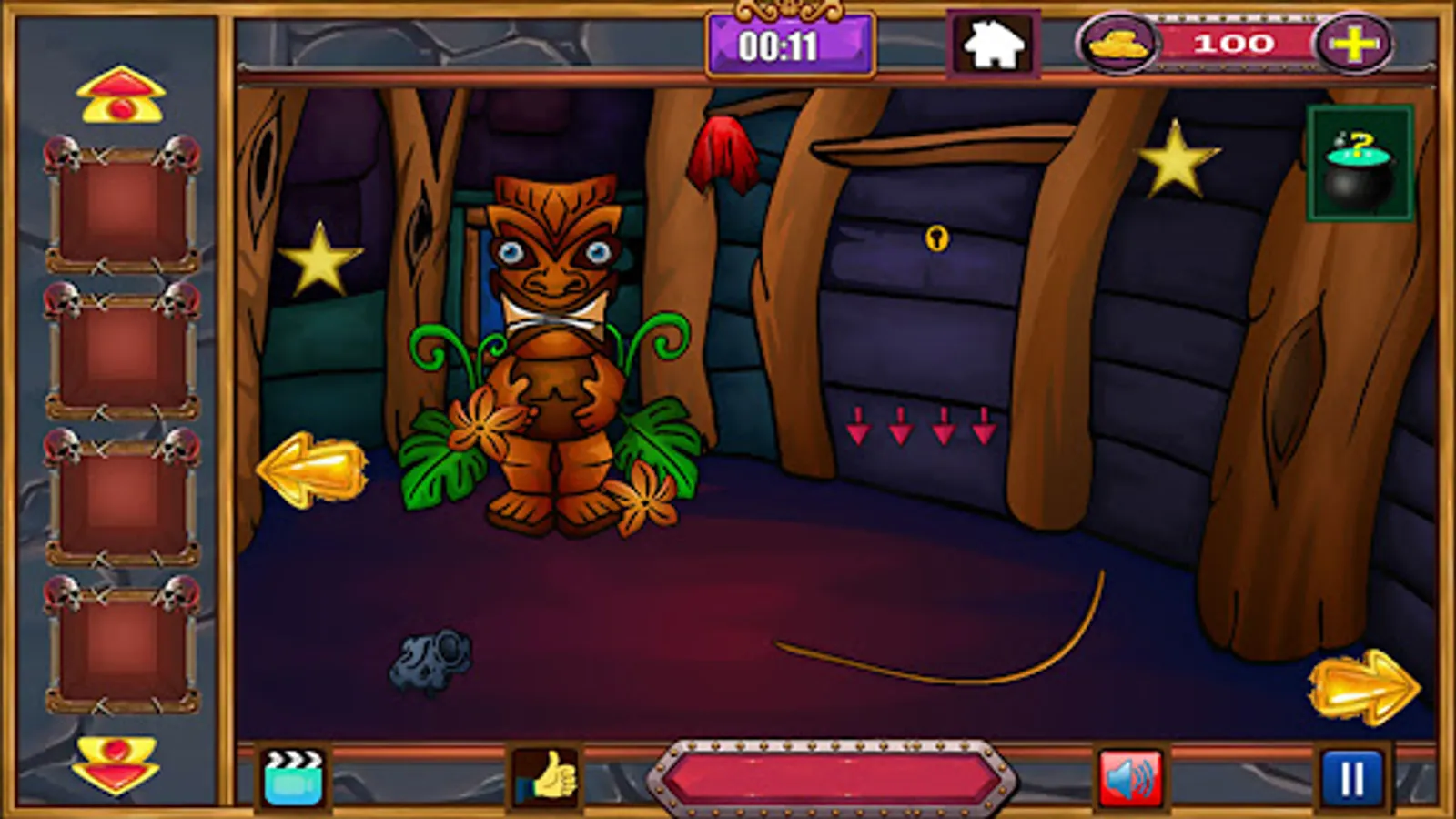Mute the game sound
The width and height of the screenshot is (1456, 819).
pyautogui.click(x=1129, y=778)
